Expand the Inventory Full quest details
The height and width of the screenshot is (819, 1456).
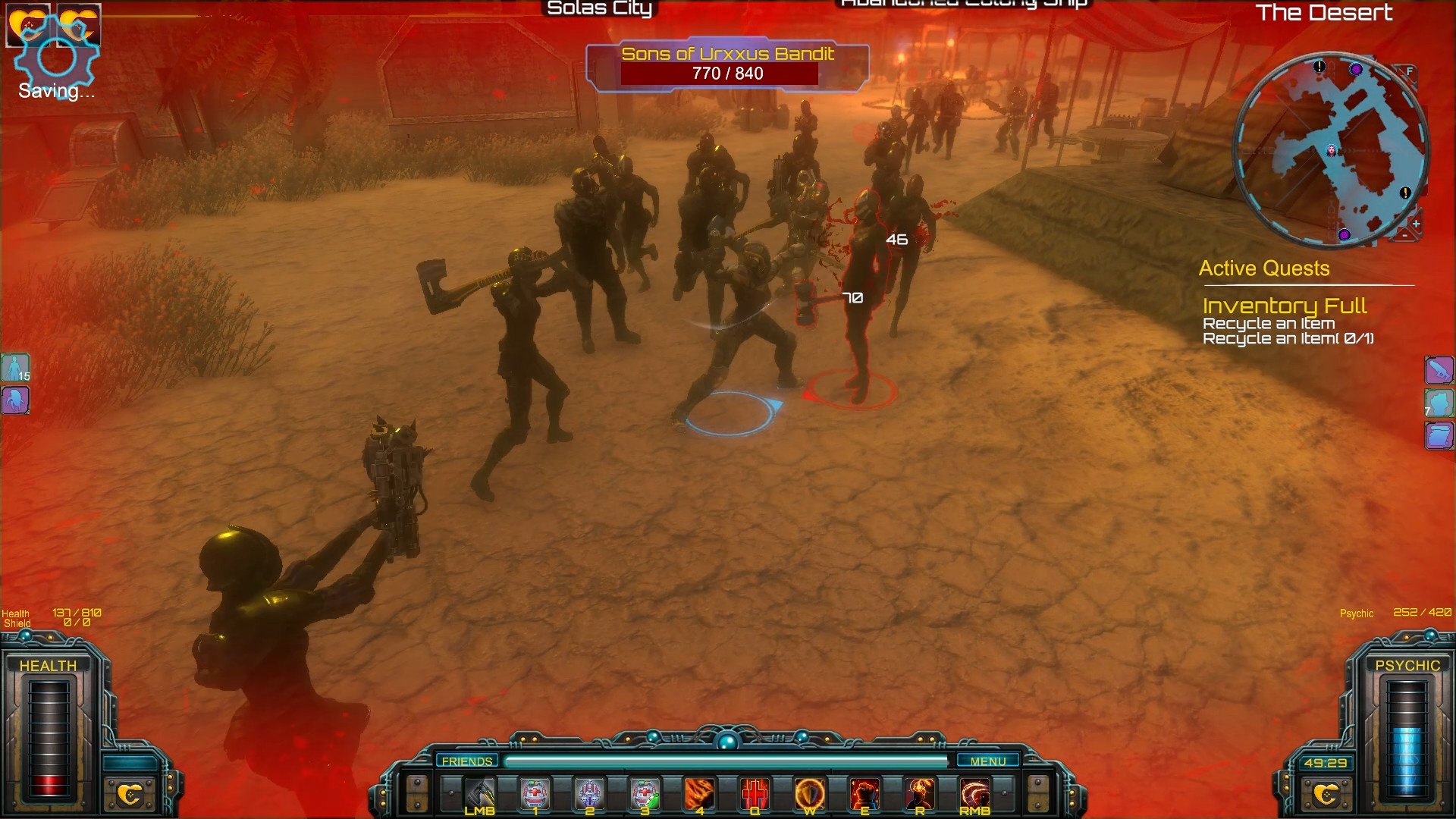pos(1285,306)
